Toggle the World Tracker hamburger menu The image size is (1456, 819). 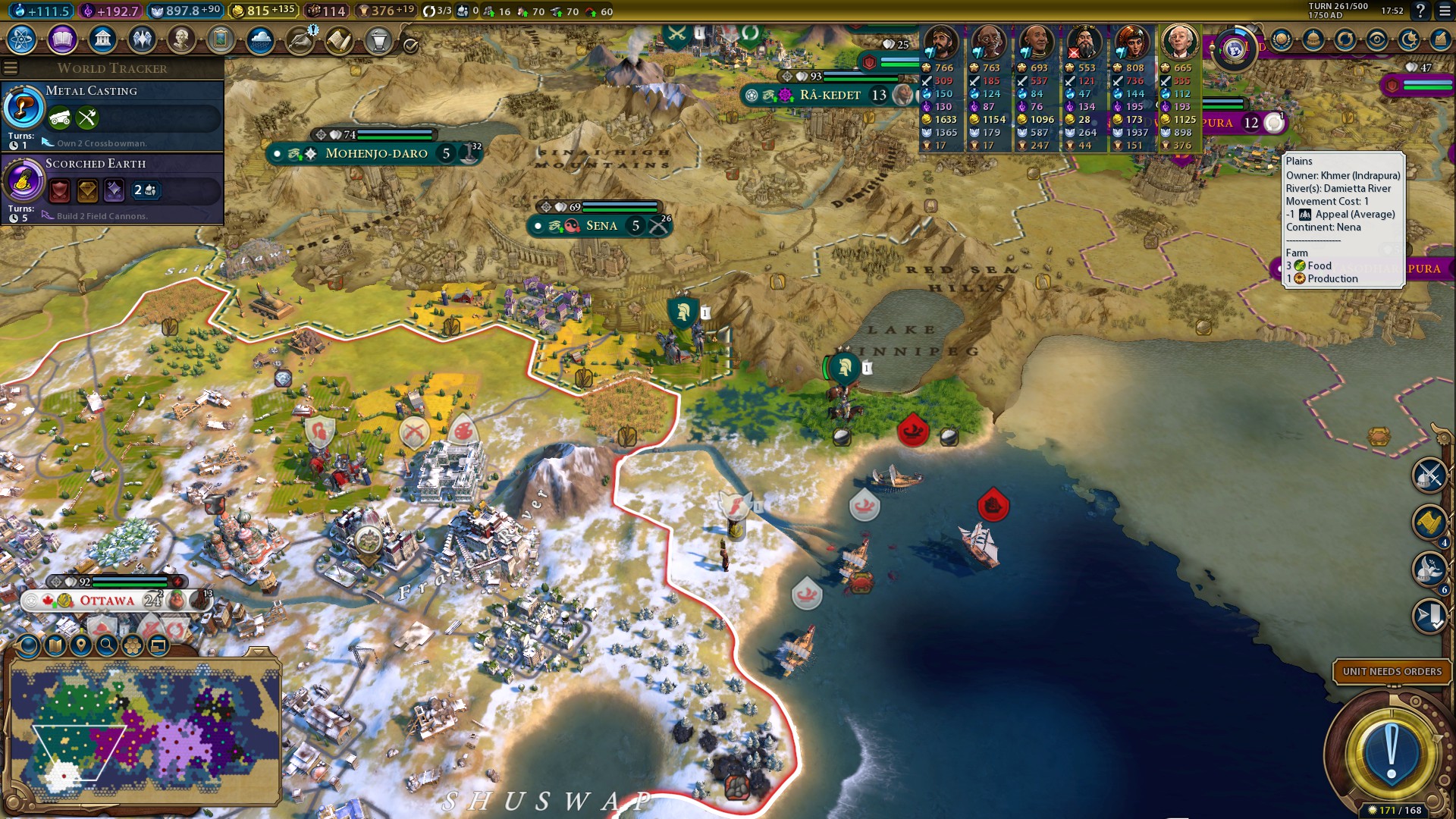11,68
